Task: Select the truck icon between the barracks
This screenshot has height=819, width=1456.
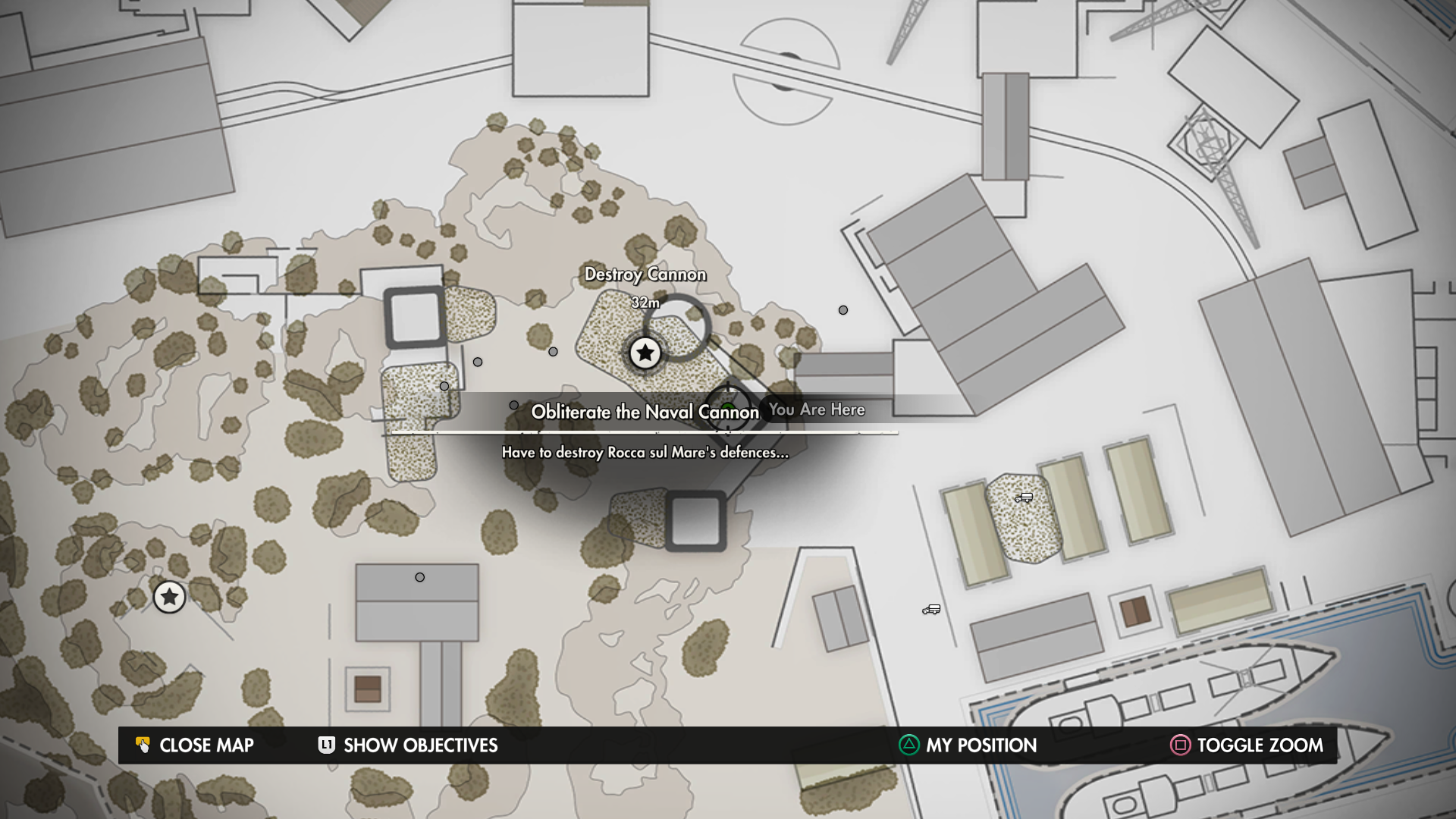Action: (x=1024, y=497)
